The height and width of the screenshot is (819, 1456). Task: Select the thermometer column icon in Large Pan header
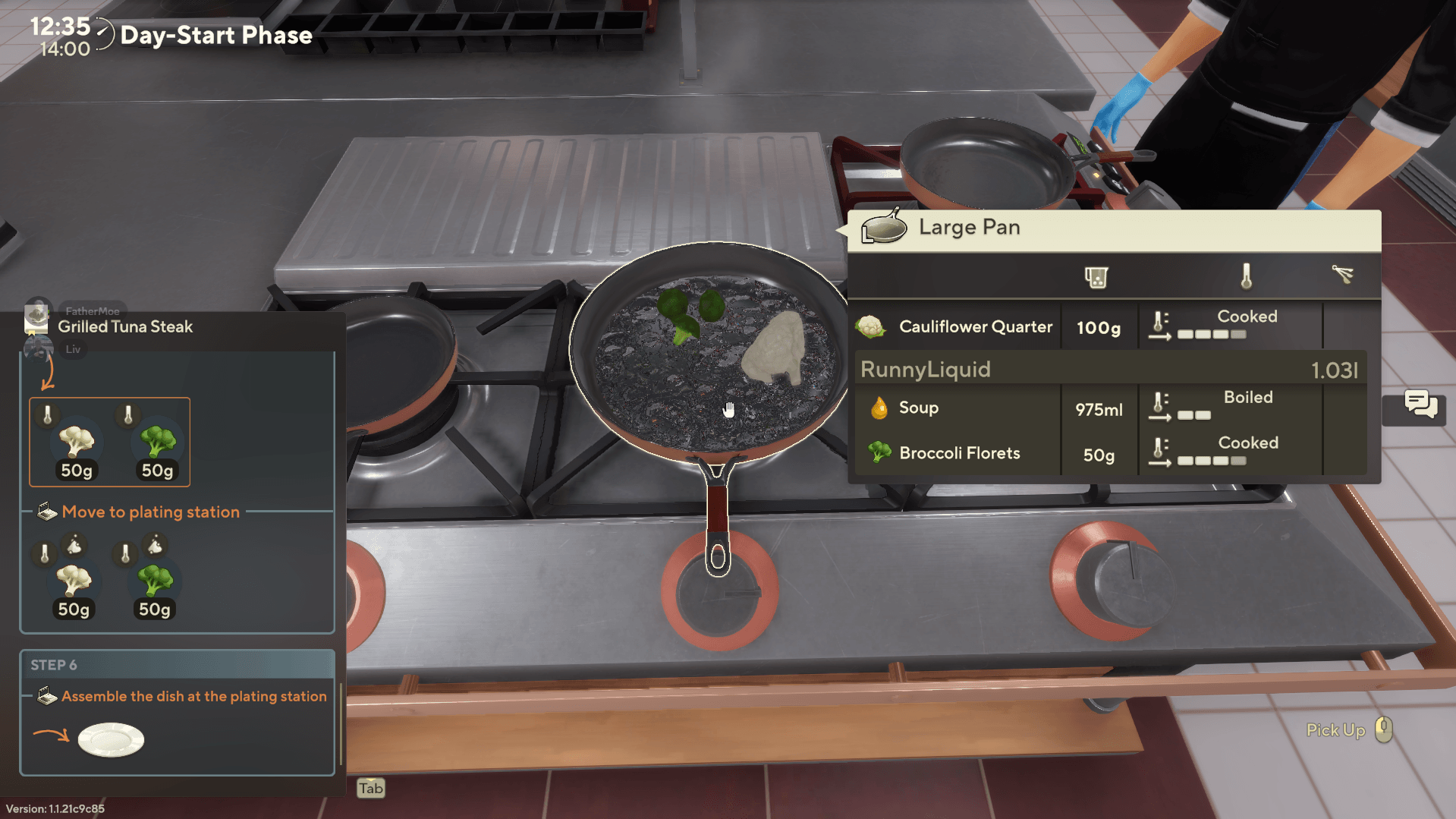pyautogui.click(x=1248, y=276)
